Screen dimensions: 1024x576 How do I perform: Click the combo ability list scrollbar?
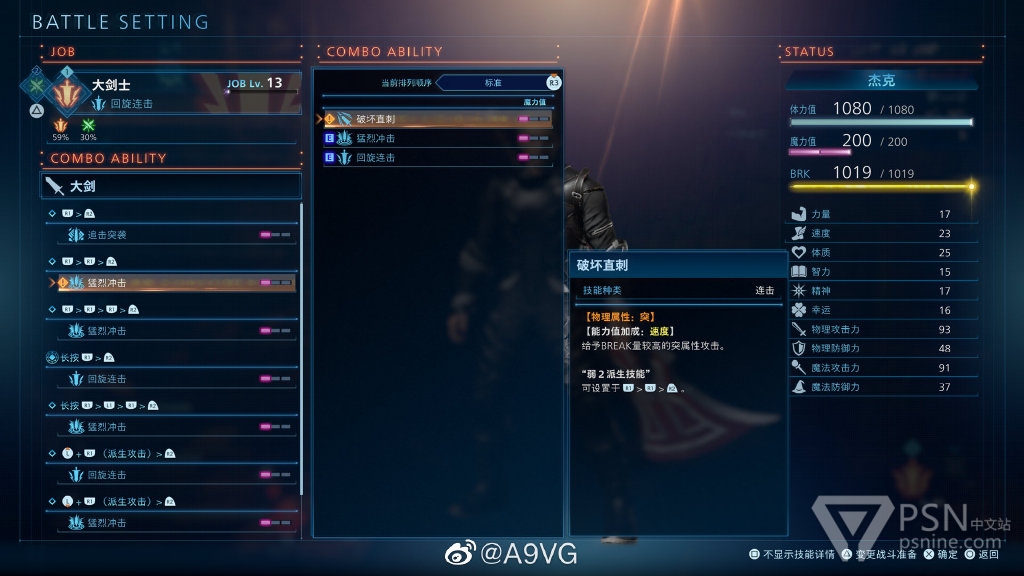(301, 350)
